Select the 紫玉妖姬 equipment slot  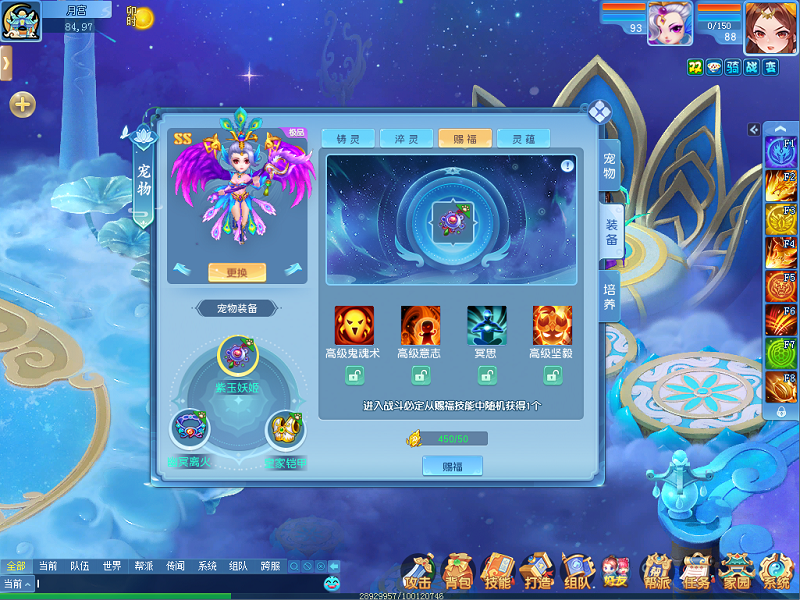(x=238, y=355)
